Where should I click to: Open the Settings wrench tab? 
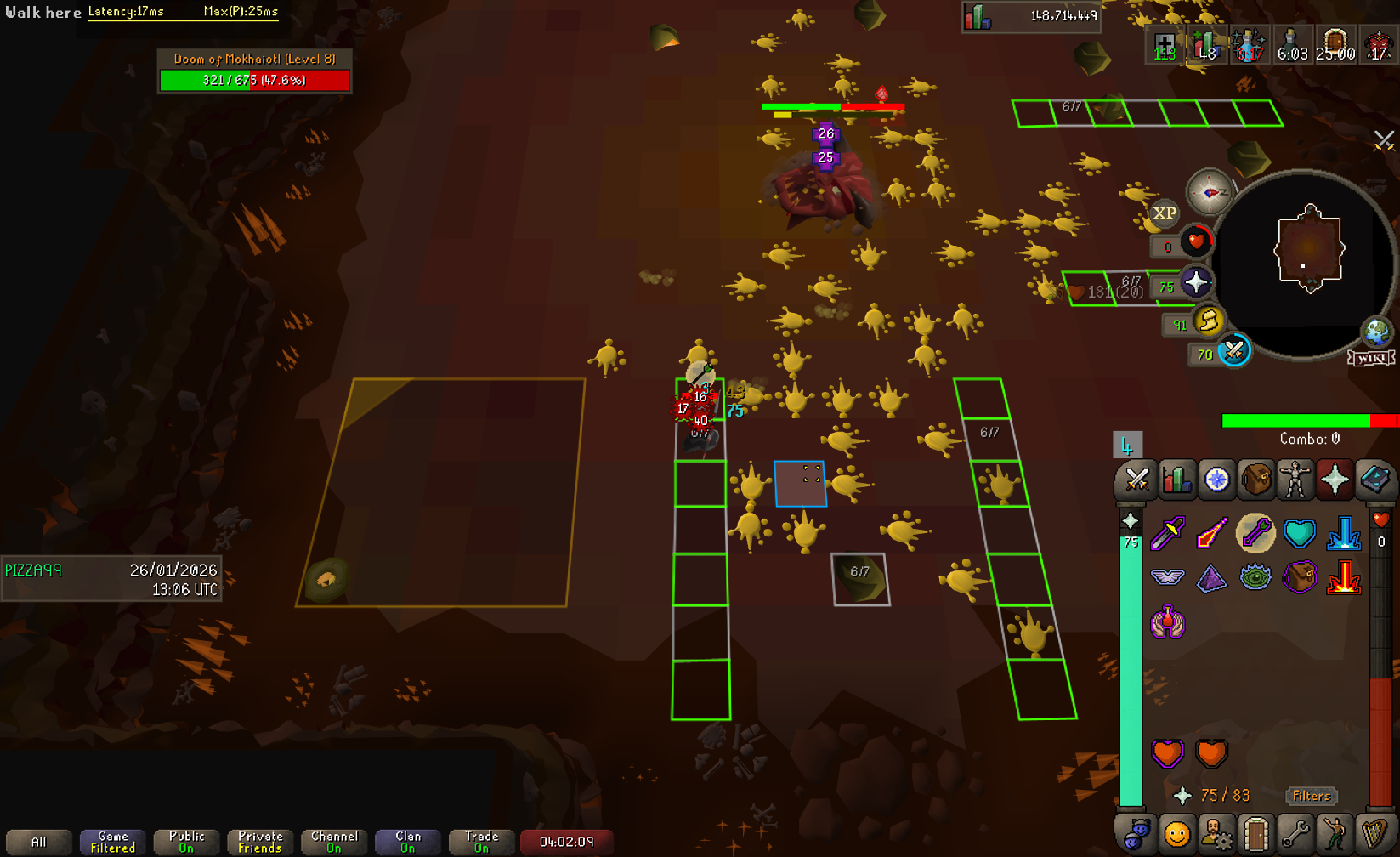(1295, 835)
